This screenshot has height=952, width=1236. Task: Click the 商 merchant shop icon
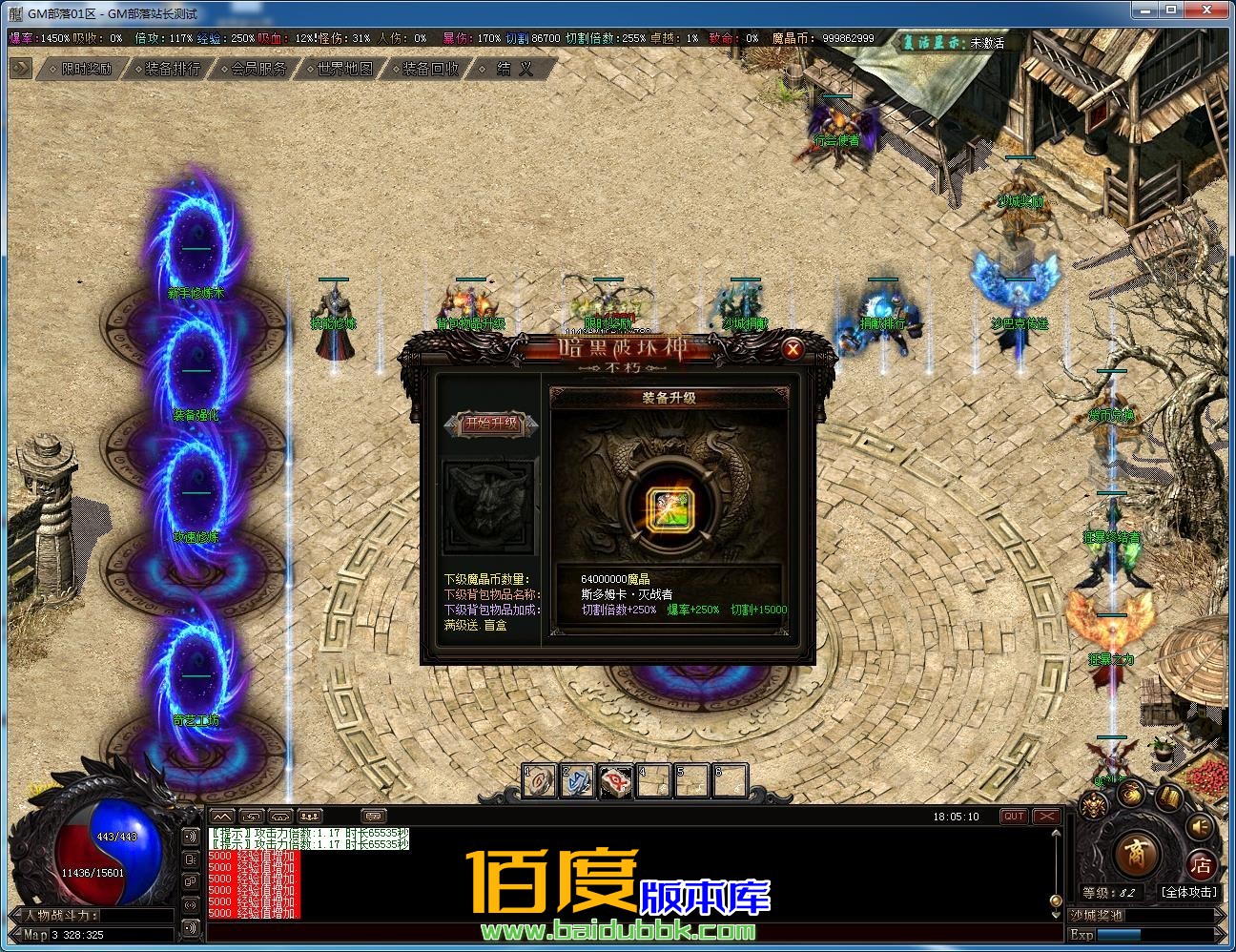pyautogui.click(x=1135, y=856)
